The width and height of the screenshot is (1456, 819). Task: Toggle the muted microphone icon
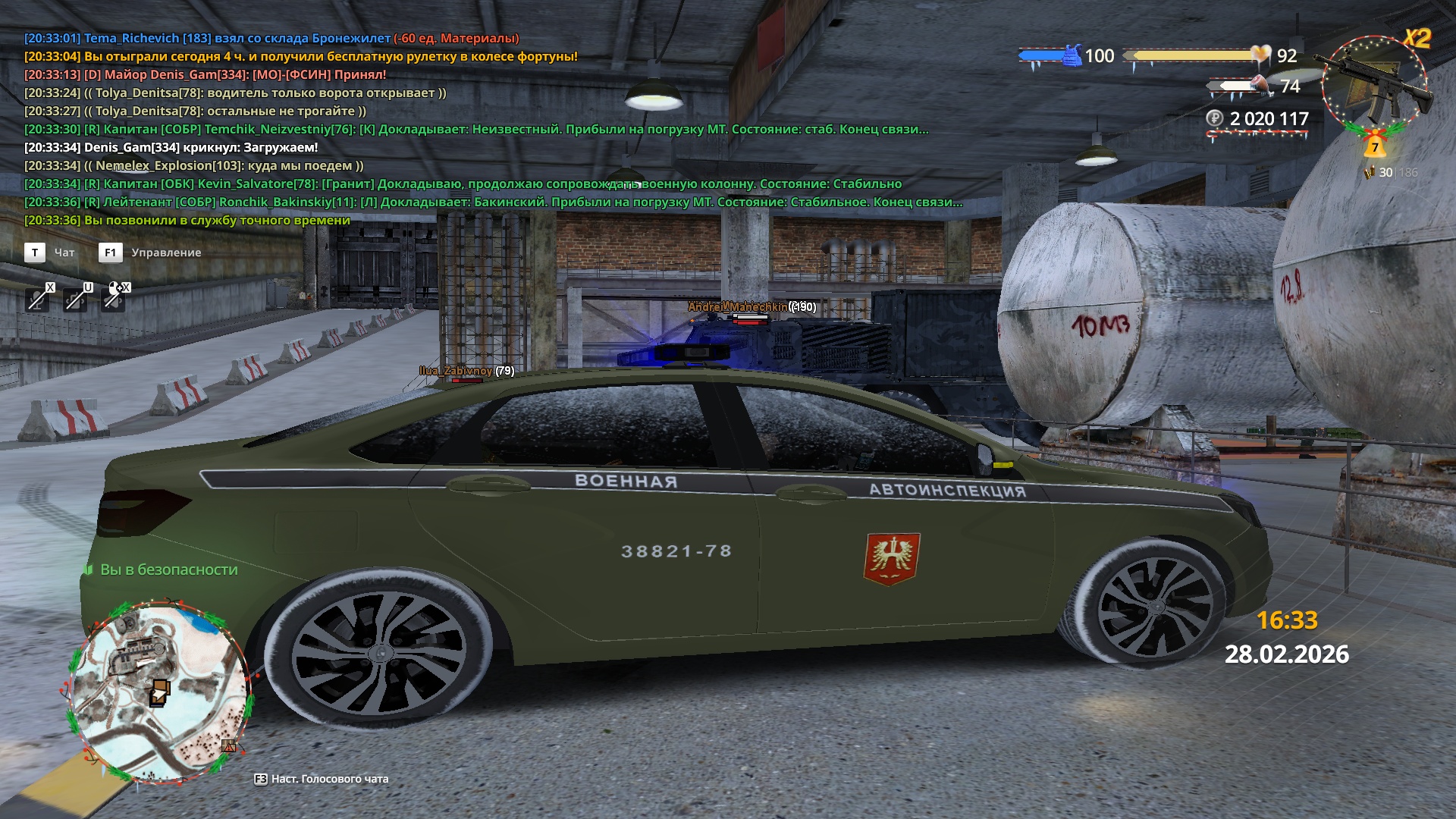pyautogui.click(x=36, y=300)
